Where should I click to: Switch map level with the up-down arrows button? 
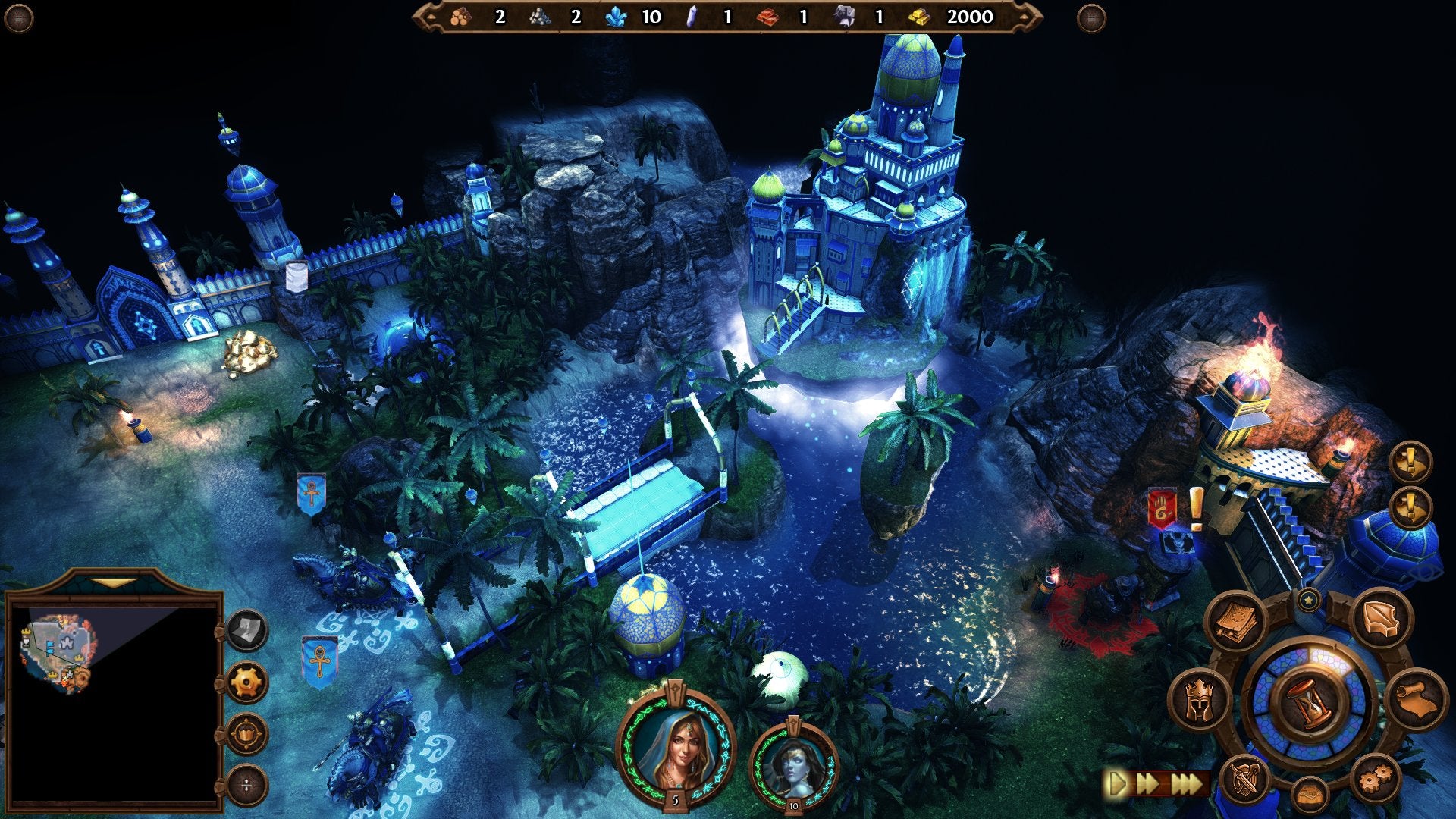click(x=247, y=785)
